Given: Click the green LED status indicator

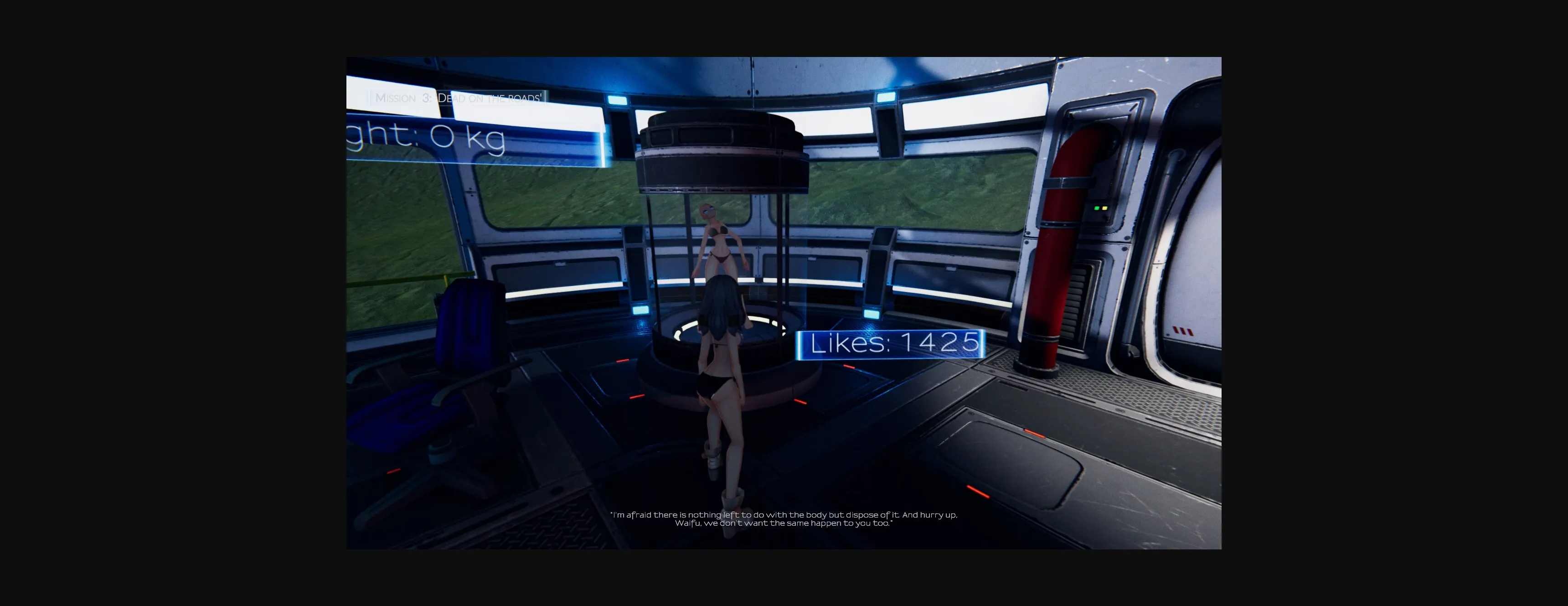Looking at the screenshot, I should pos(1097,209).
